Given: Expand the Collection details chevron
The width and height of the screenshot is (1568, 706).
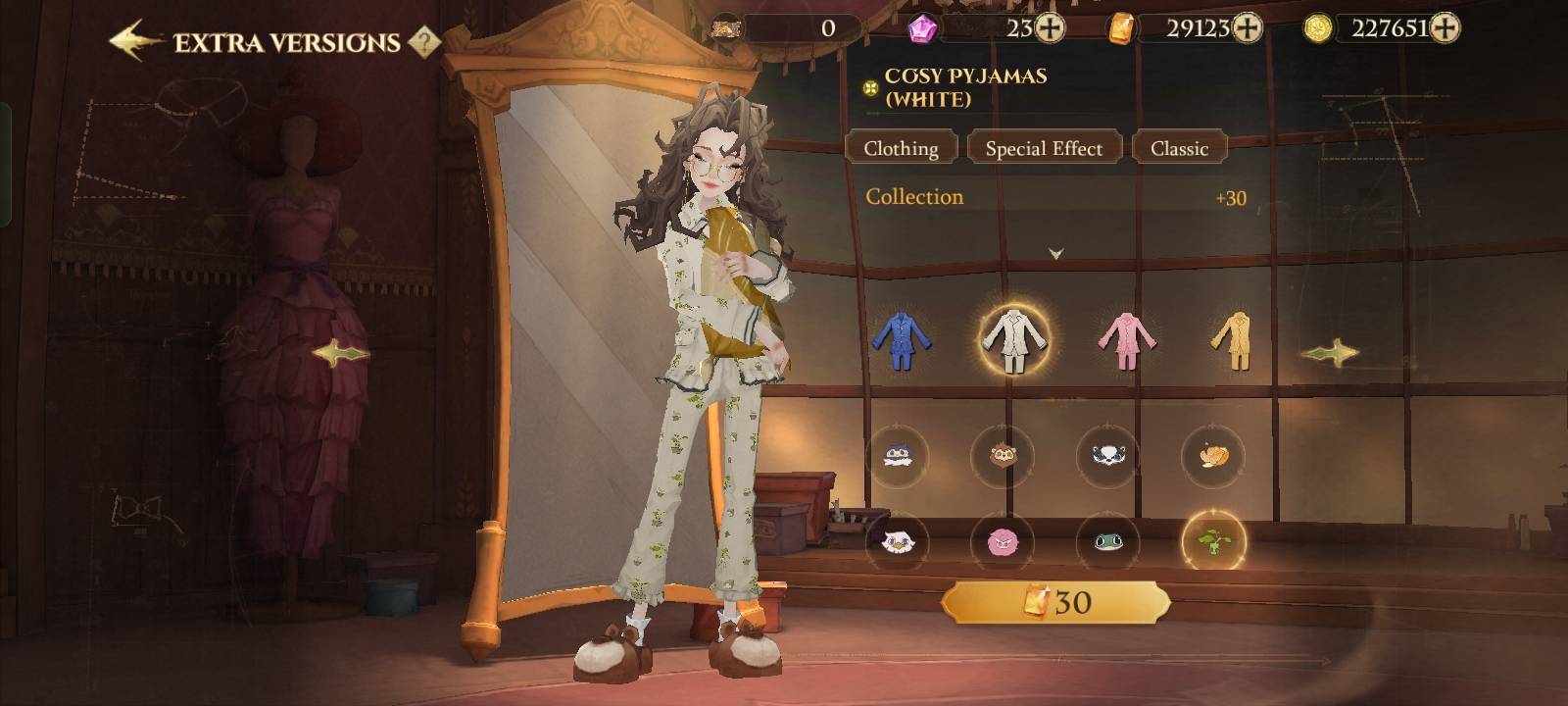Looking at the screenshot, I should tap(1055, 253).
